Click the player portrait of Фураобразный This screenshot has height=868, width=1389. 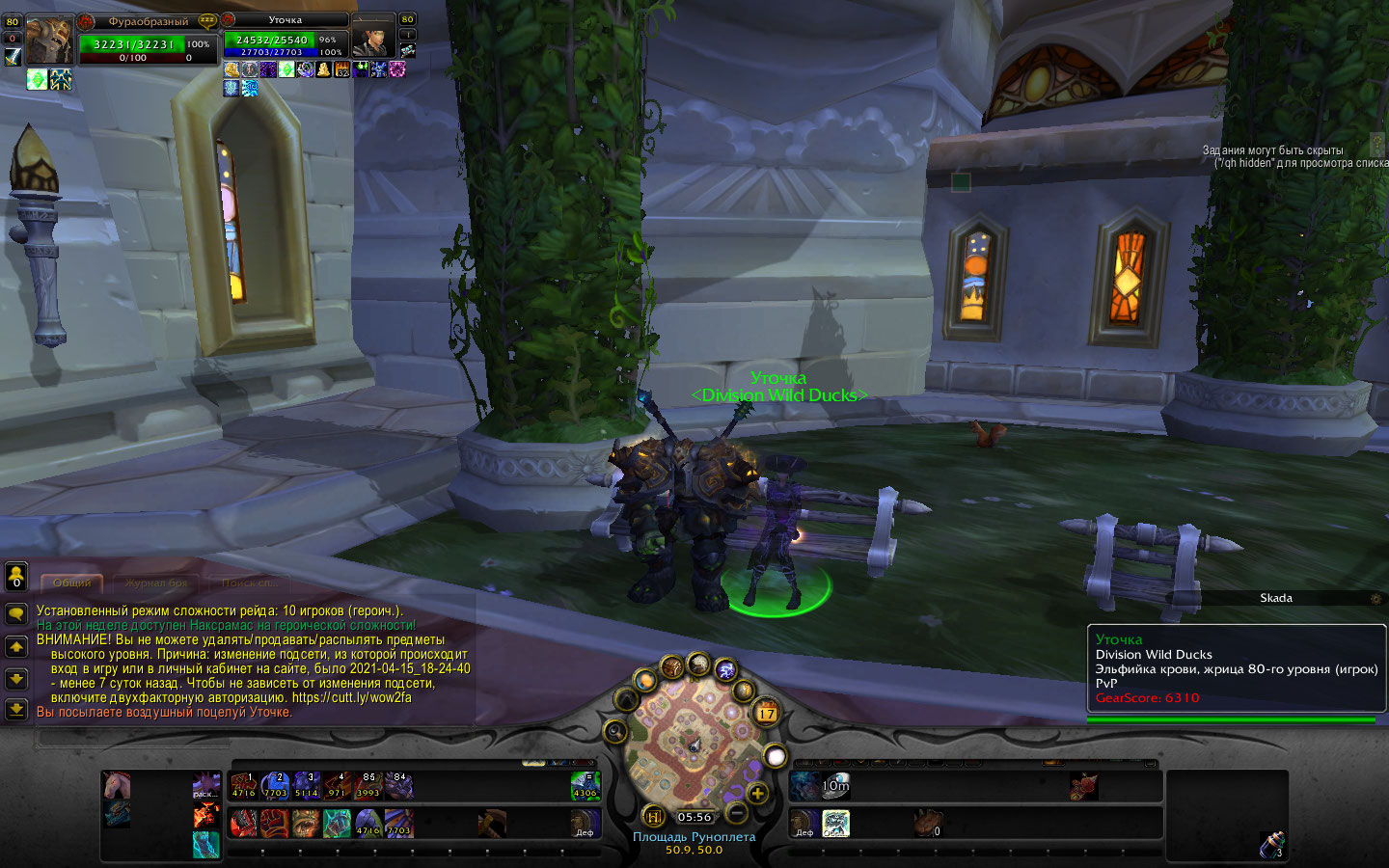(x=47, y=41)
